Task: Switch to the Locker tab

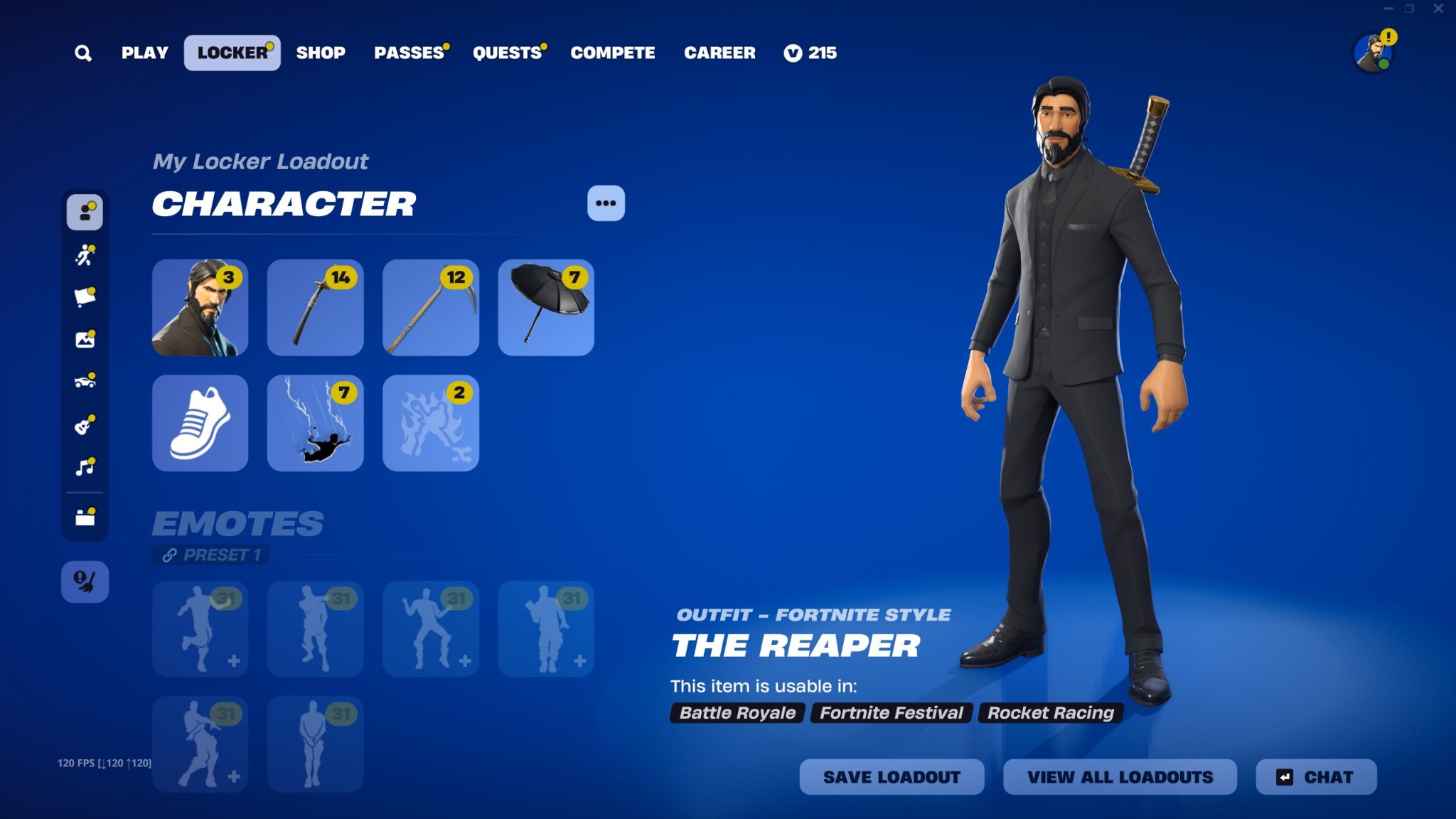Action: tap(232, 52)
